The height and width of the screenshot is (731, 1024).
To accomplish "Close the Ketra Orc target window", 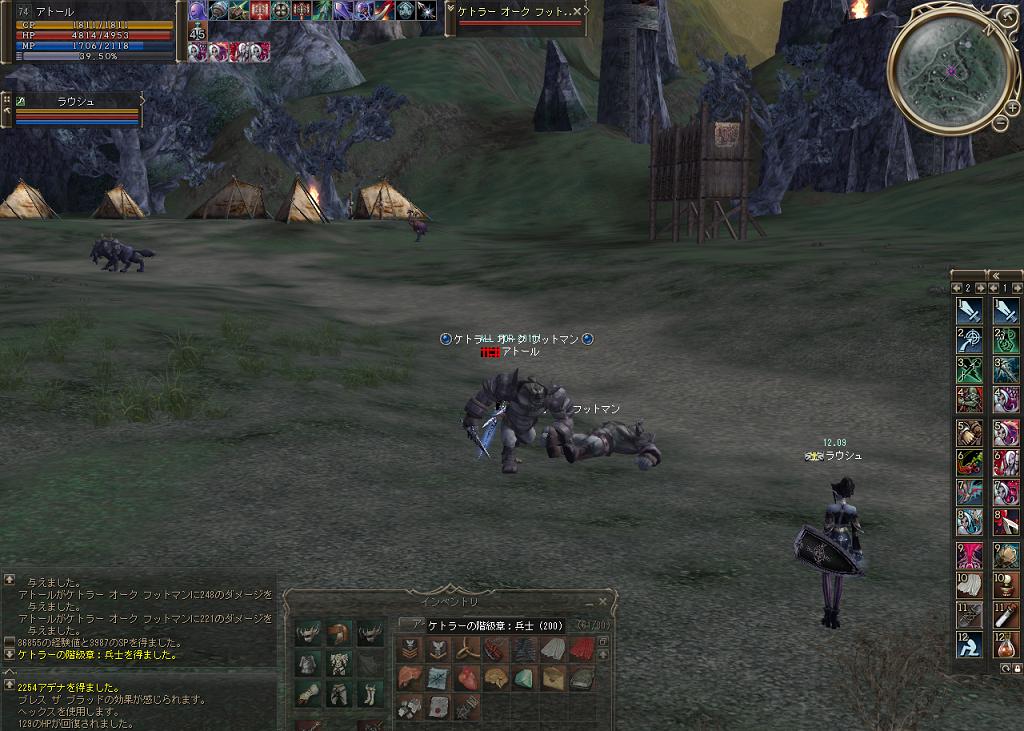I will (x=577, y=11).
